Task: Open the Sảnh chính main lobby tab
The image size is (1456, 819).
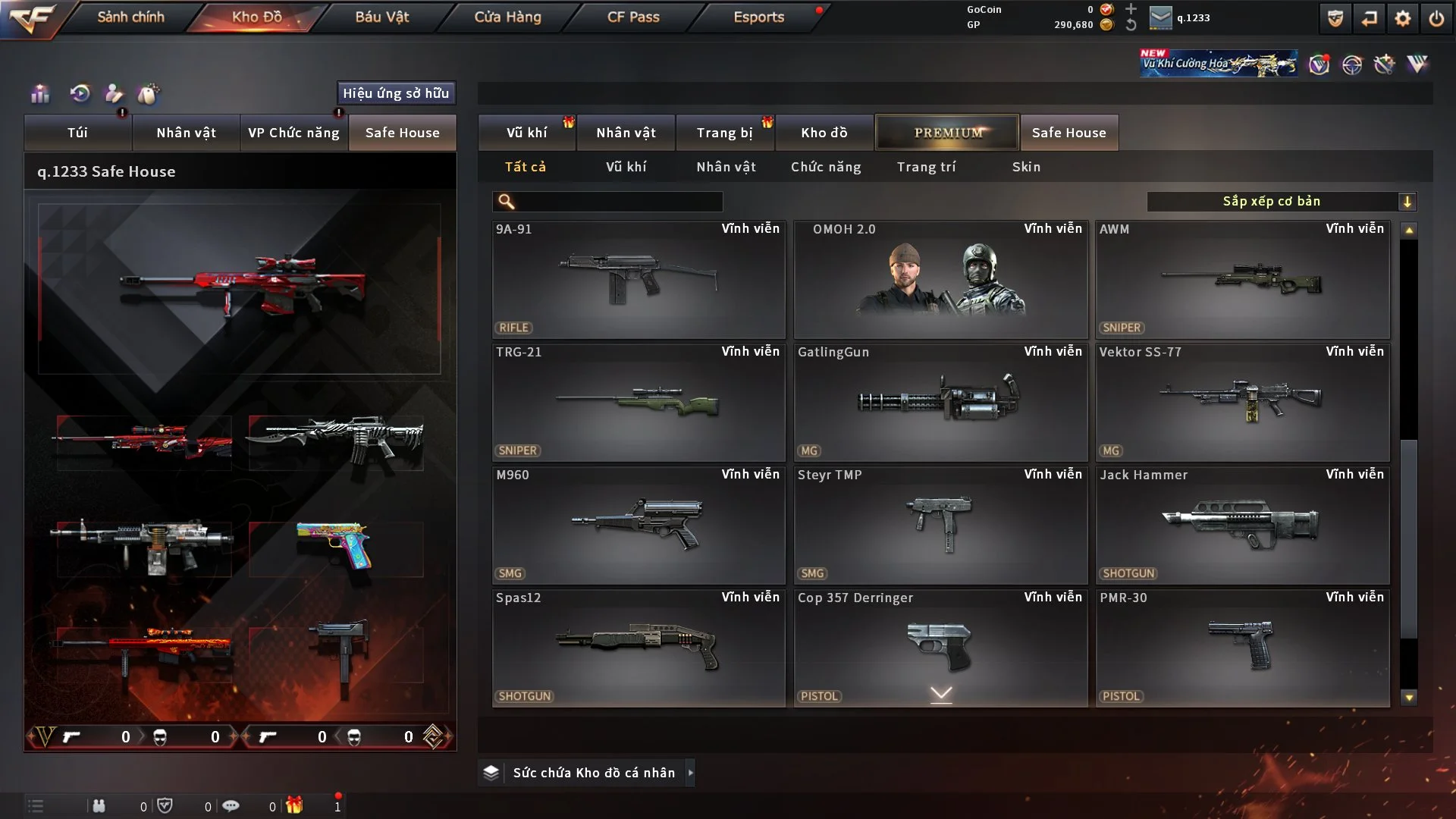Action: coord(130,17)
